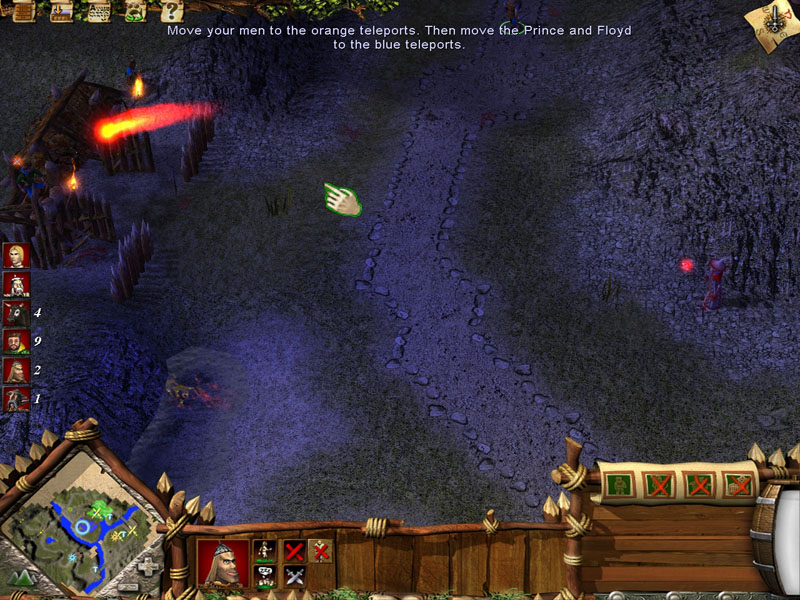Image resolution: width=800 pixels, height=600 pixels.
Task: Select the unit group with count 2
Action: coord(15,370)
